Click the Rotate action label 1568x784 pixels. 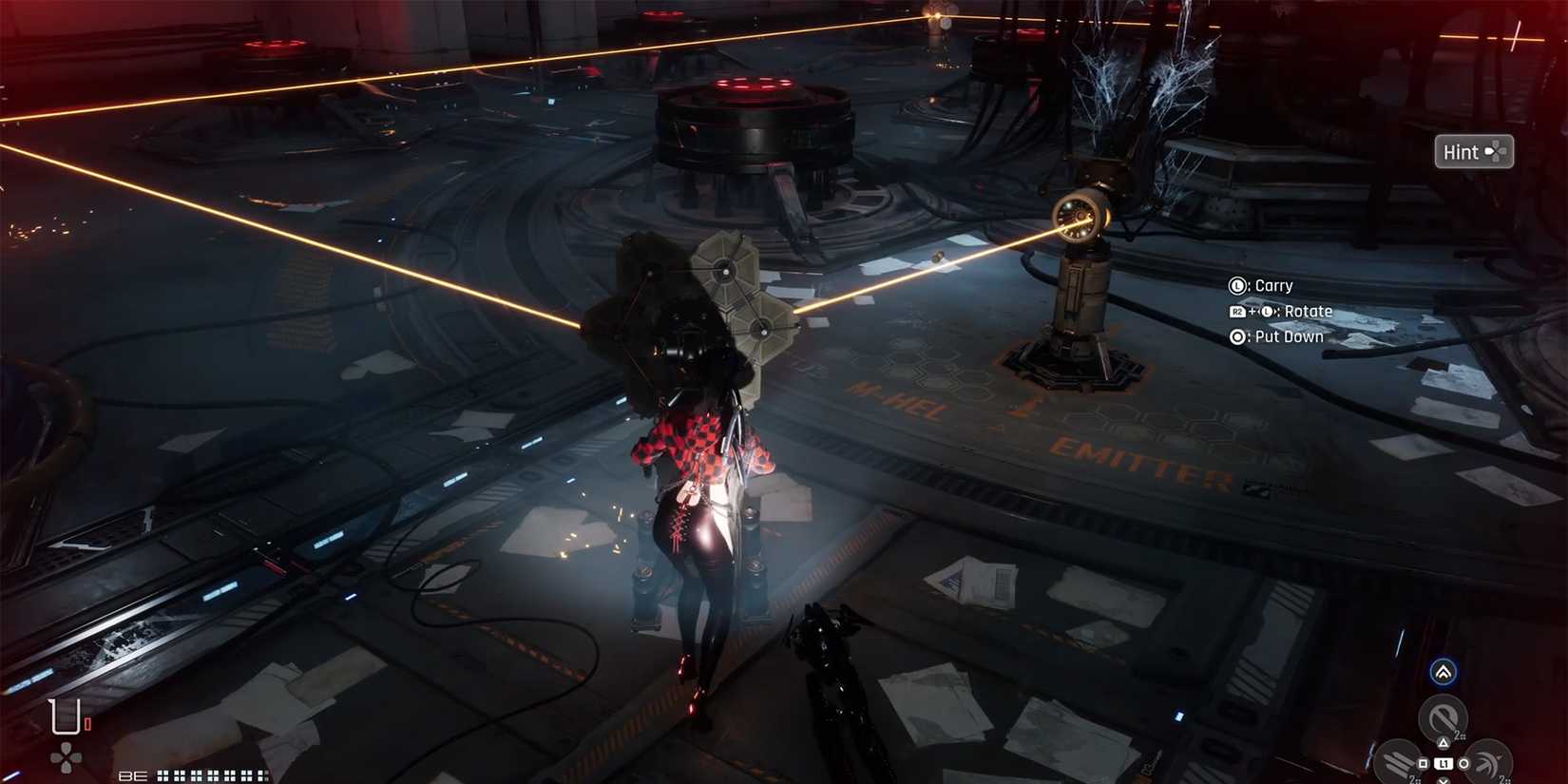(x=1309, y=312)
